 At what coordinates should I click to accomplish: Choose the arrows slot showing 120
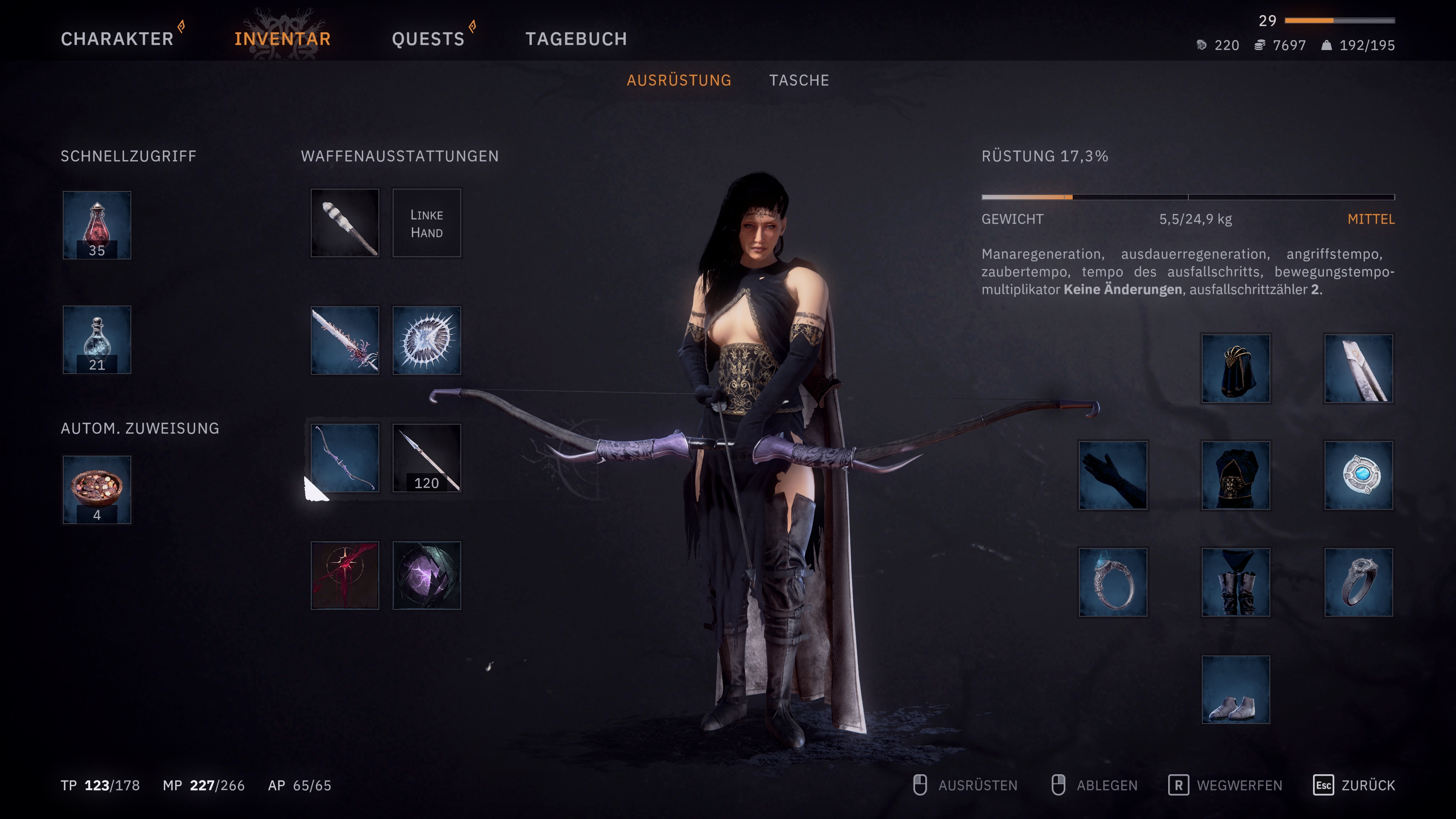point(427,458)
